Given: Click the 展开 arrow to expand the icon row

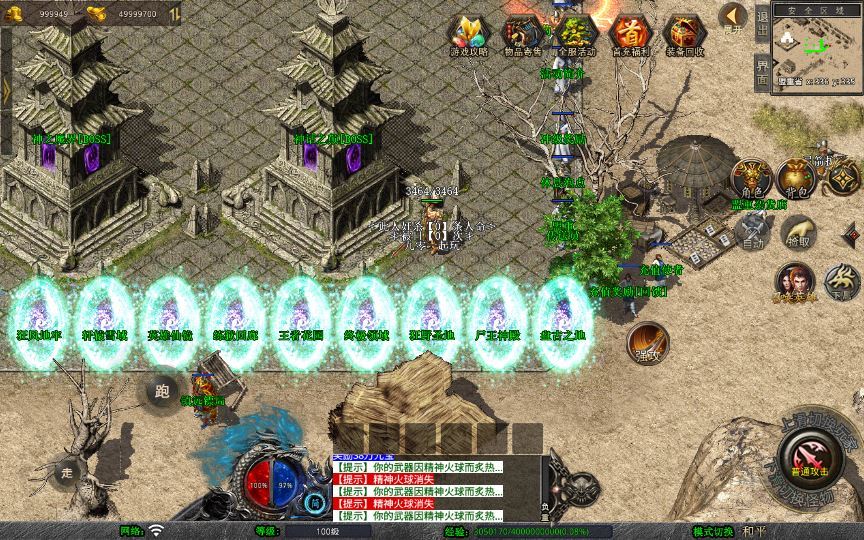Looking at the screenshot, I should click(734, 17).
